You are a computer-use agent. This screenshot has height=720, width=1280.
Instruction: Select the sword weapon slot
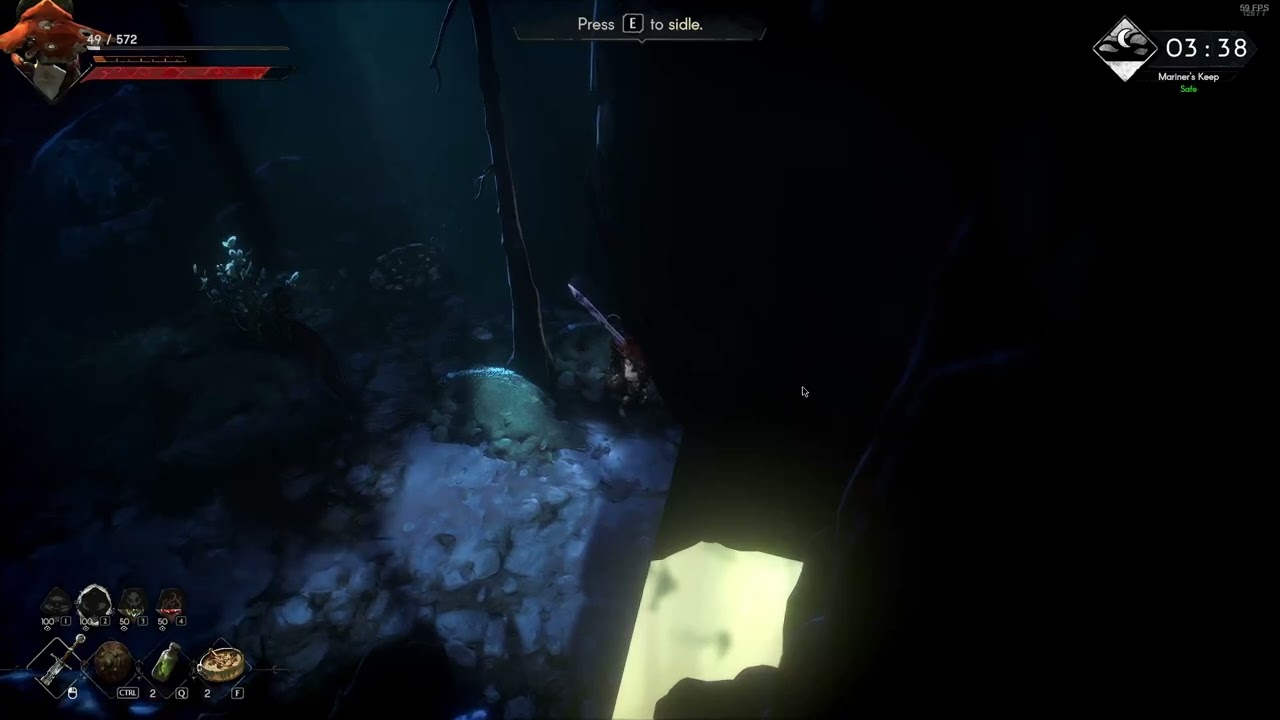click(x=56, y=663)
